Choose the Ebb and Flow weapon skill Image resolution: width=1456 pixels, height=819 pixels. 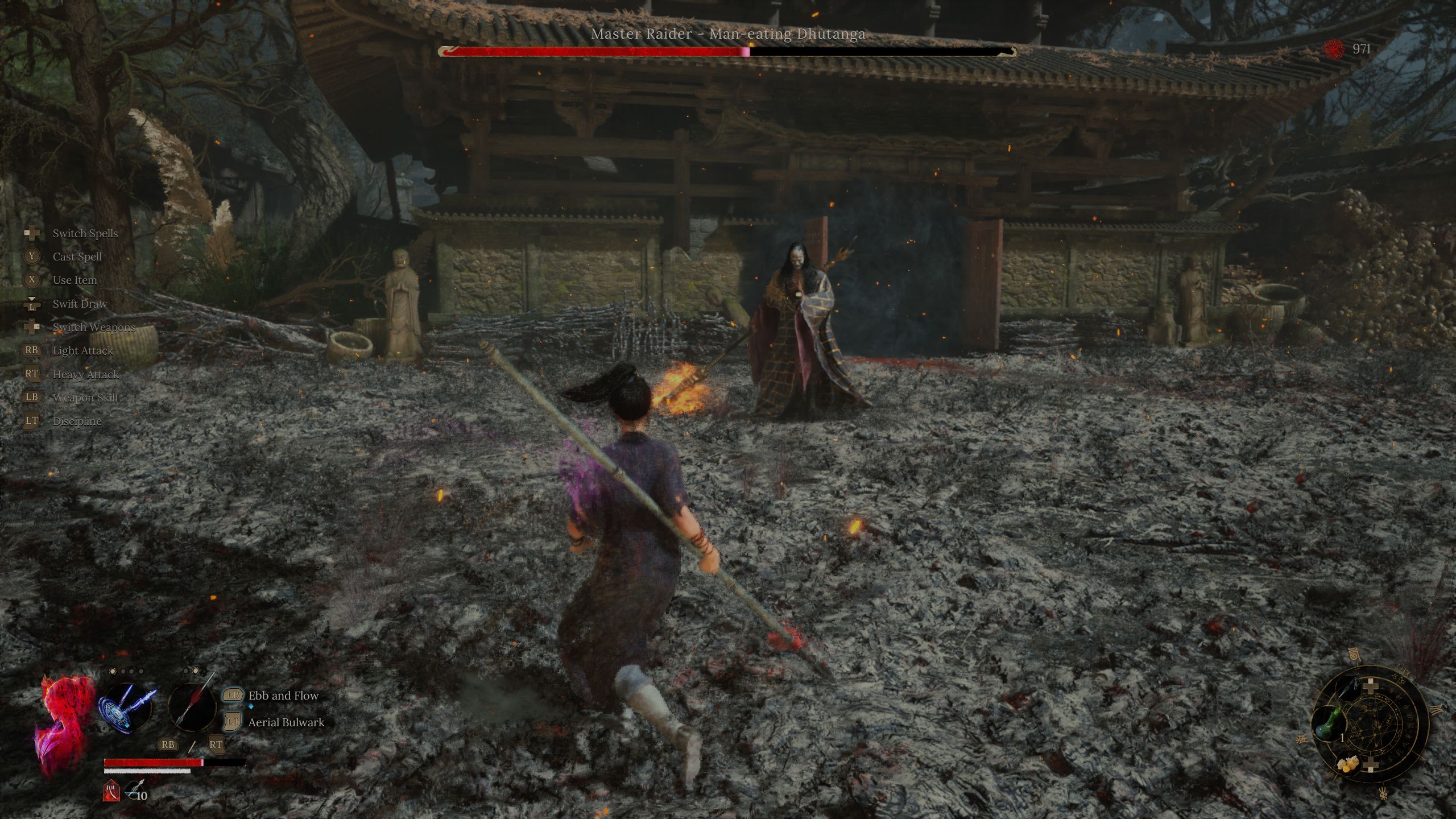click(x=283, y=696)
